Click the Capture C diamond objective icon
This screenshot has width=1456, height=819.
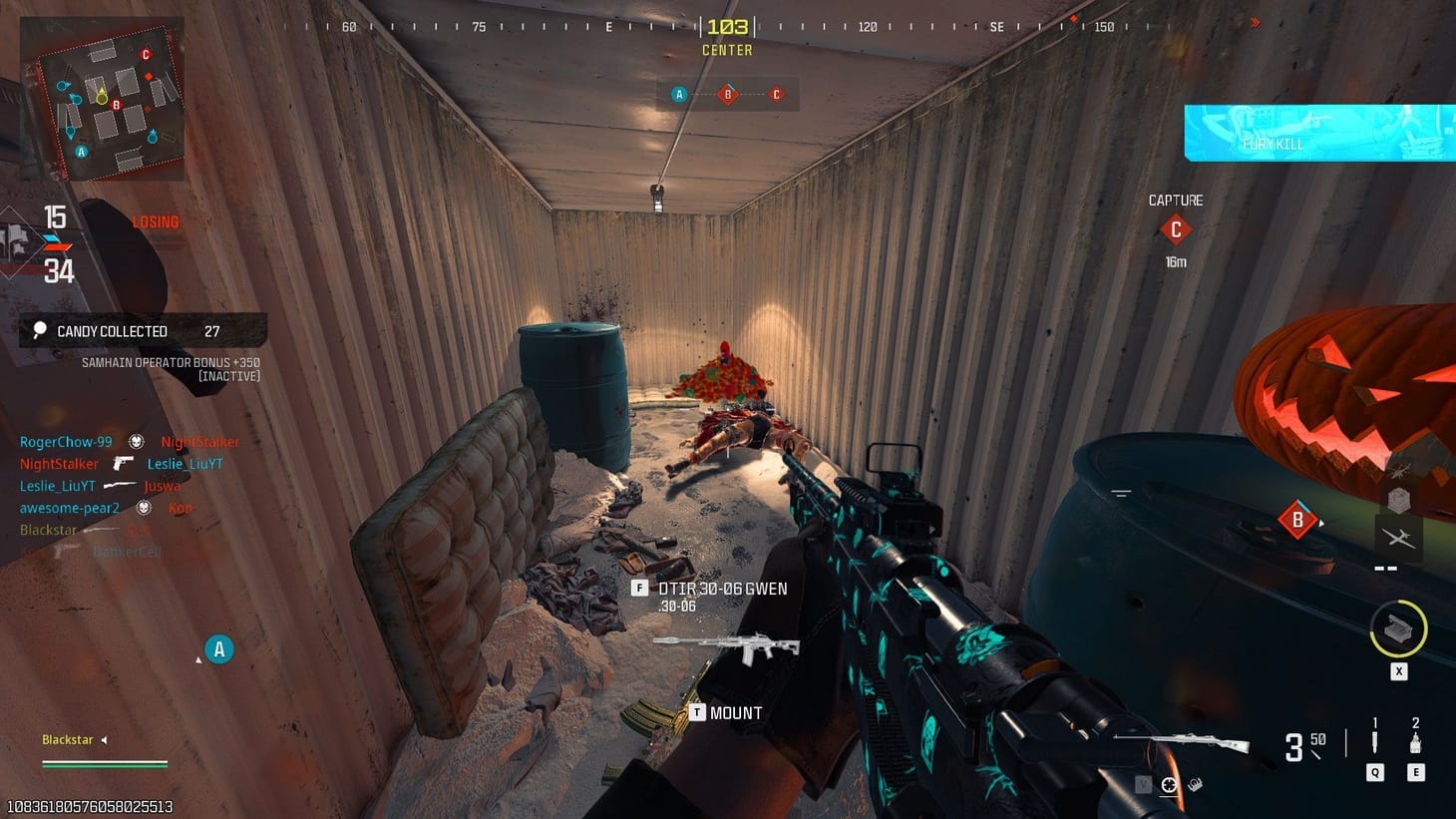click(x=1175, y=229)
